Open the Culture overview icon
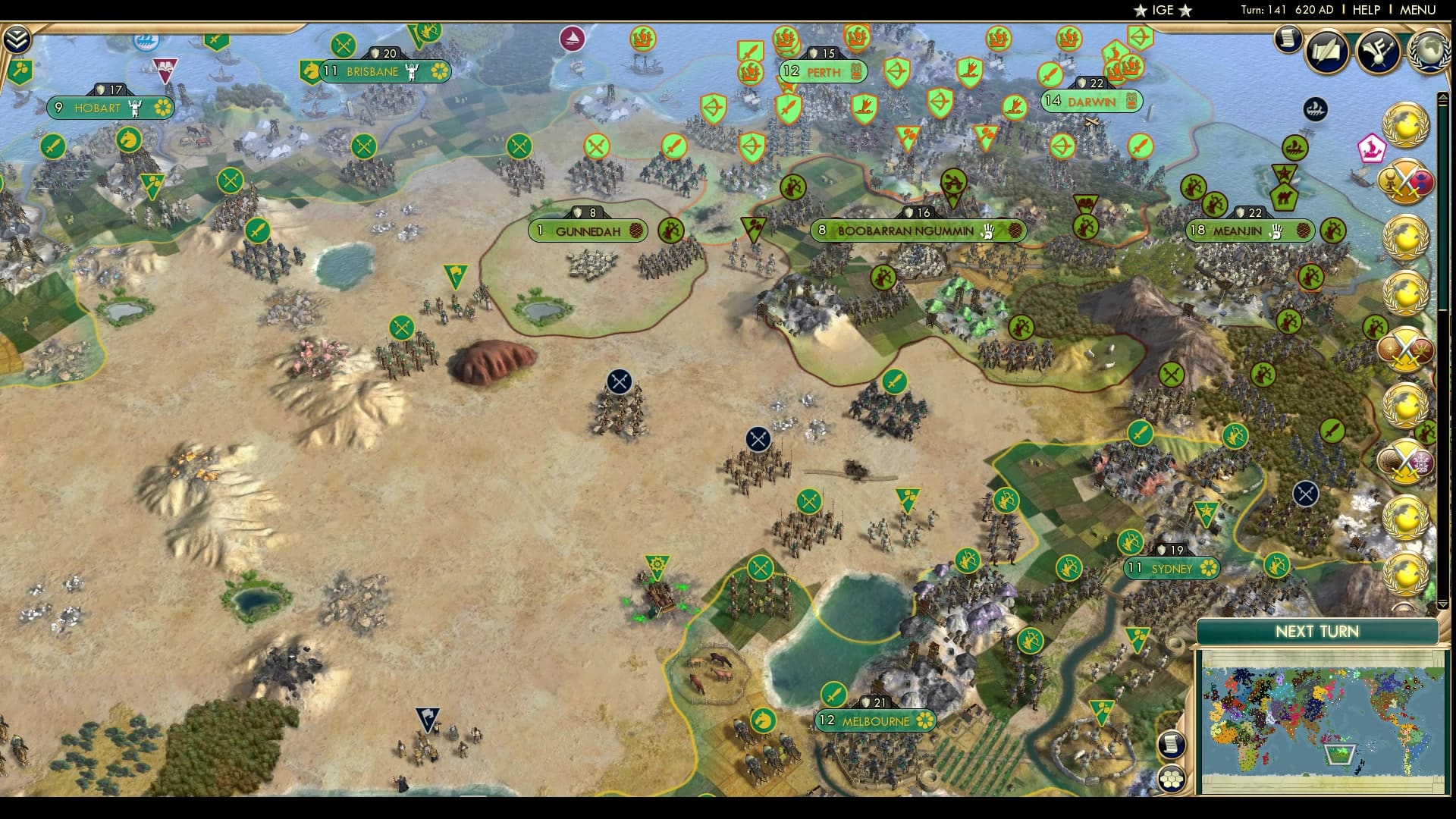 point(1378,52)
